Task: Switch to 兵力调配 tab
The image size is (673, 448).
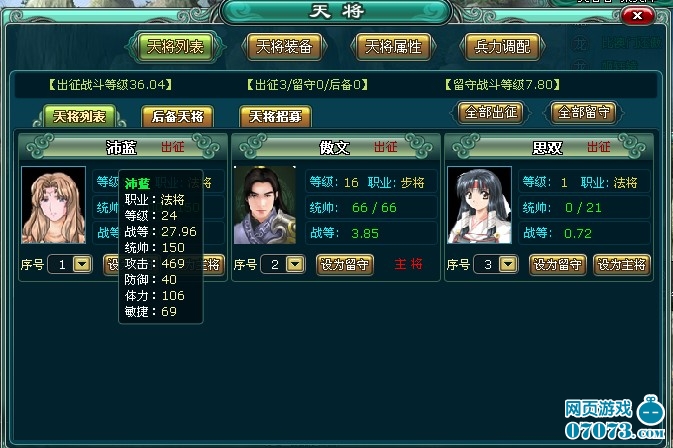Action: tap(501, 46)
